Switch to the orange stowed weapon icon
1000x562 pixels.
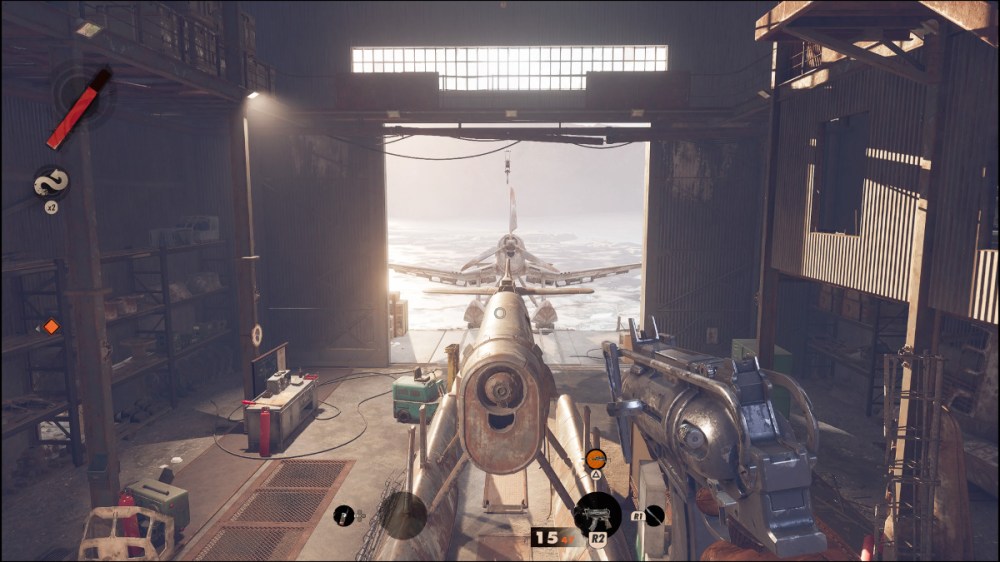pos(596,459)
